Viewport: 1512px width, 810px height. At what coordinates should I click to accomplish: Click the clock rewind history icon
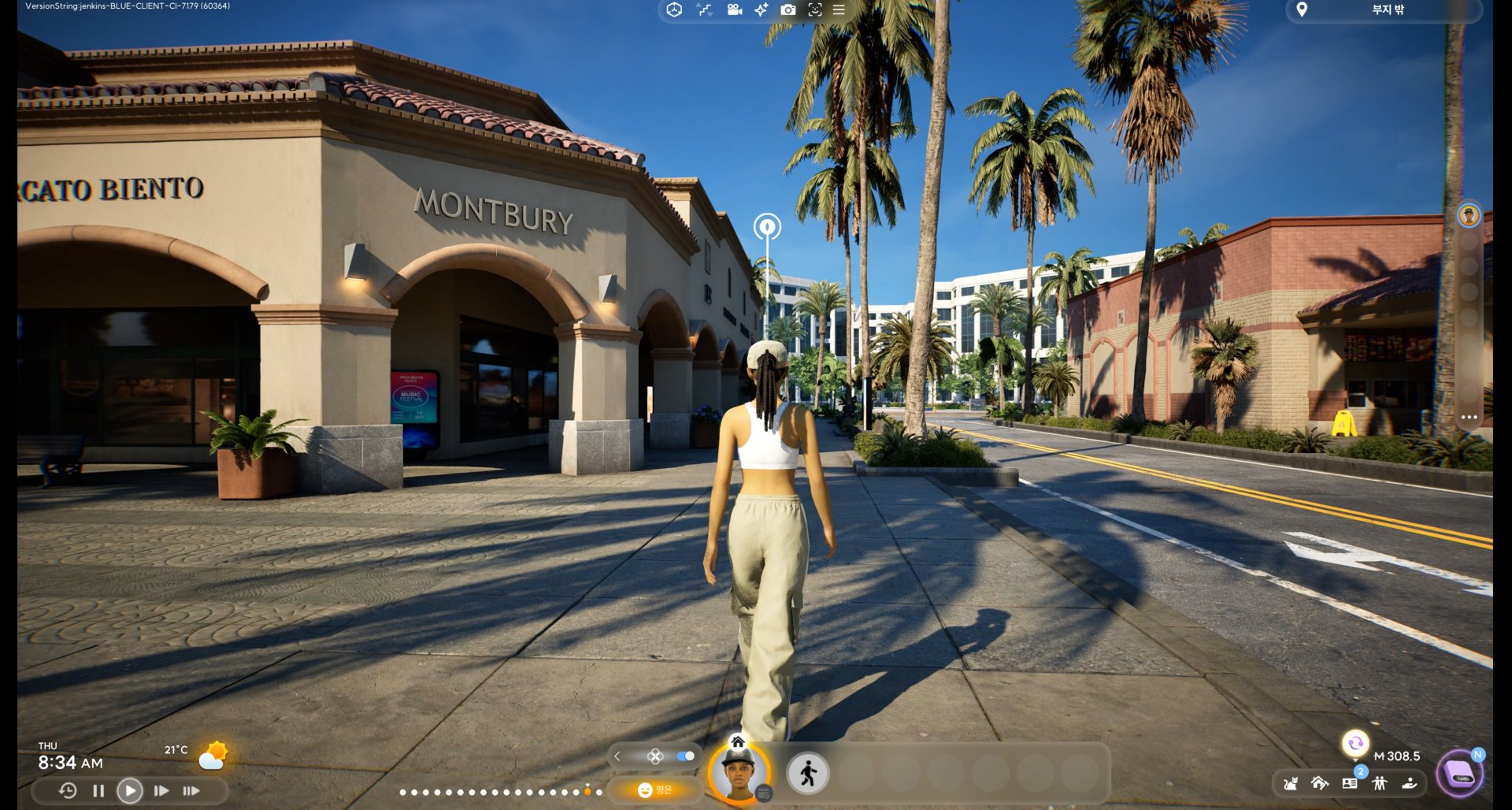pyautogui.click(x=68, y=790)
